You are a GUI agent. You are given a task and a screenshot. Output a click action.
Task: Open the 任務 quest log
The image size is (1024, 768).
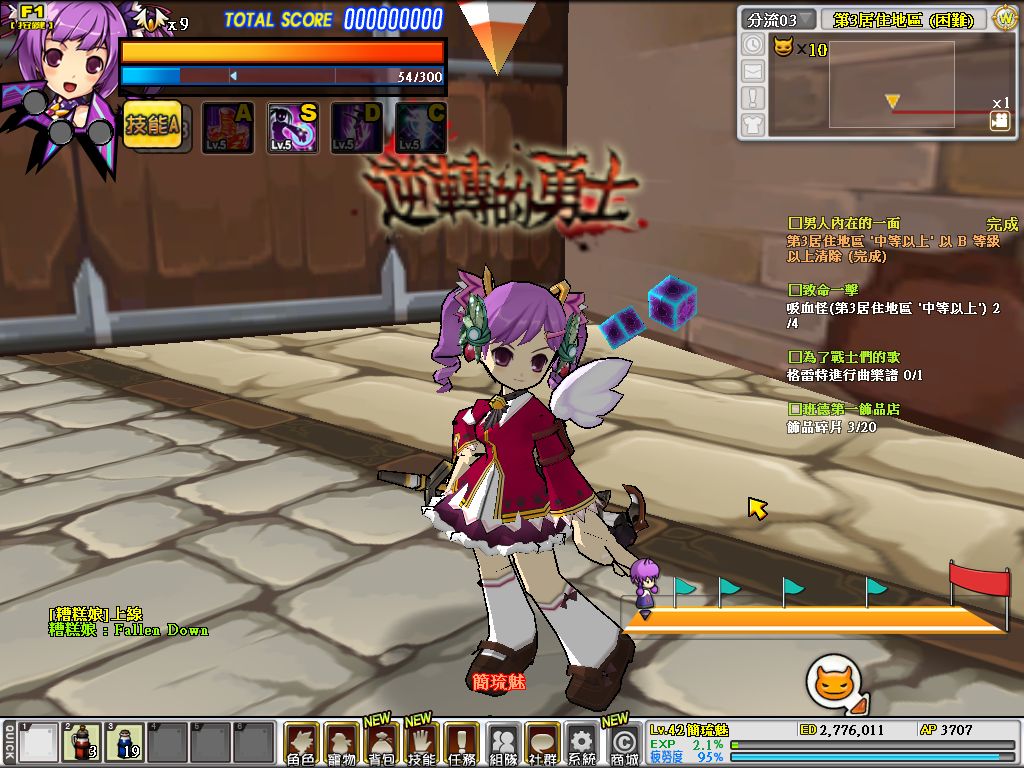(461, 744)
